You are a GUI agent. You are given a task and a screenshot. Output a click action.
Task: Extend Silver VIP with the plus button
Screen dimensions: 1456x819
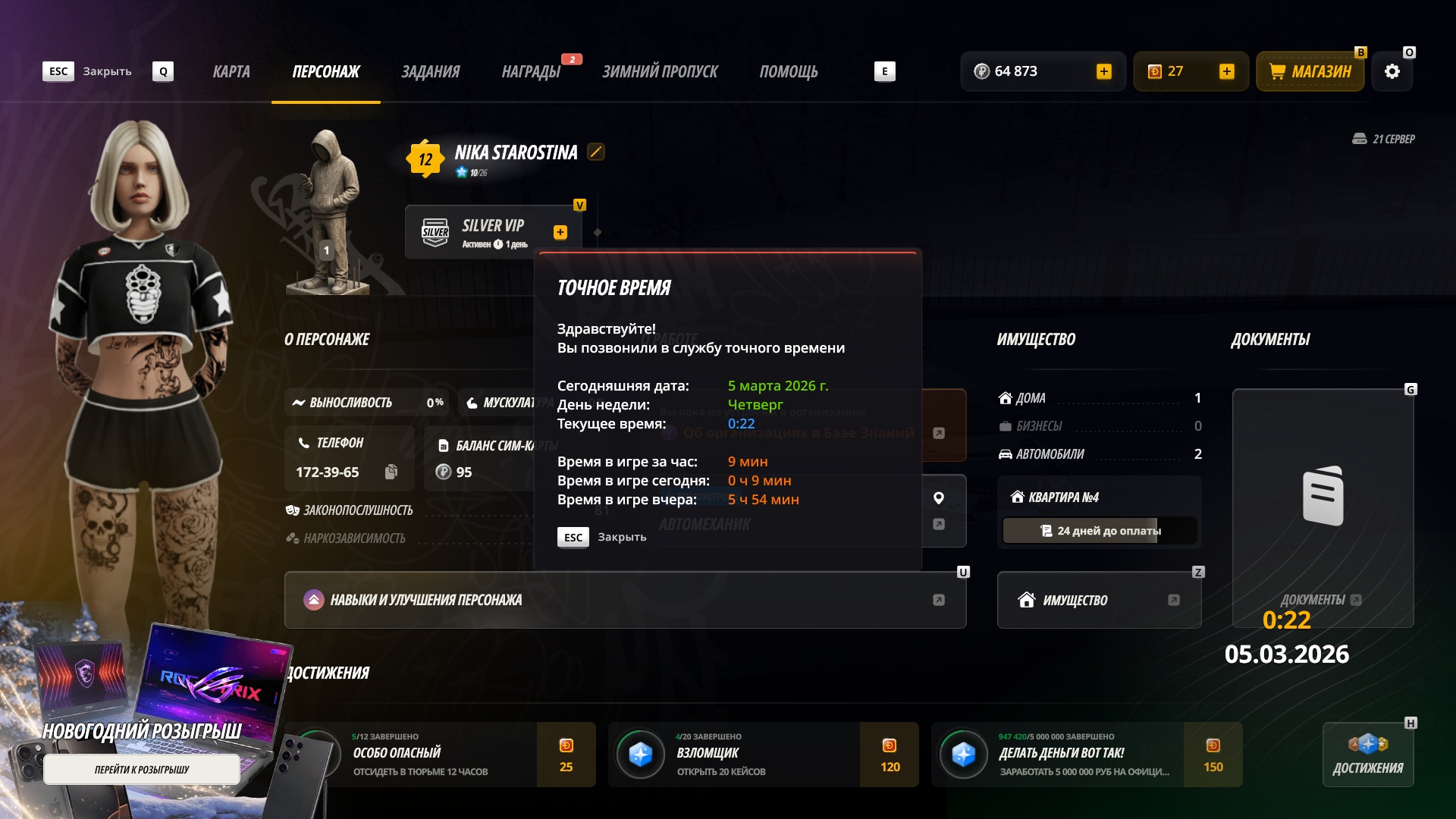pos(560,233)
